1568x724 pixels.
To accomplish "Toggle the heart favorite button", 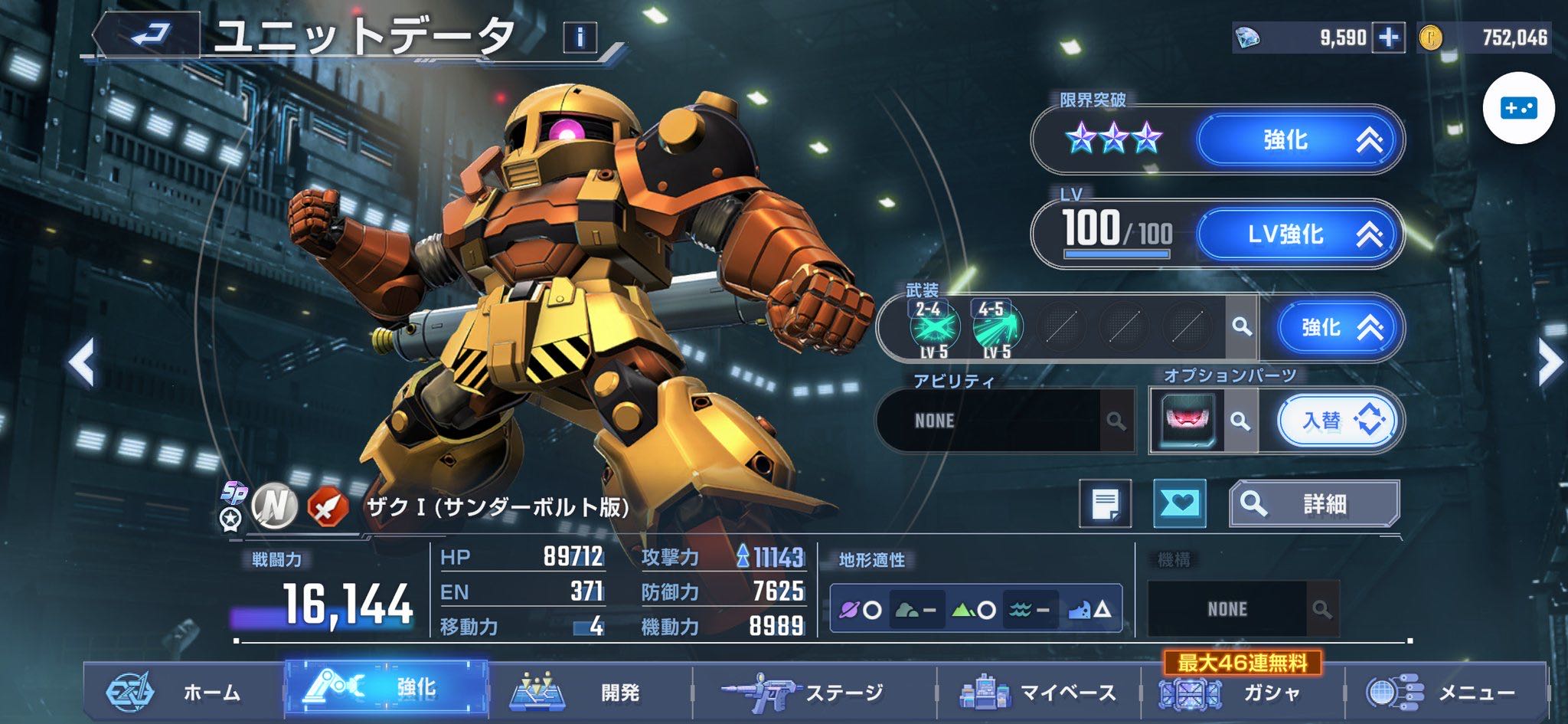I will 1179,504.
